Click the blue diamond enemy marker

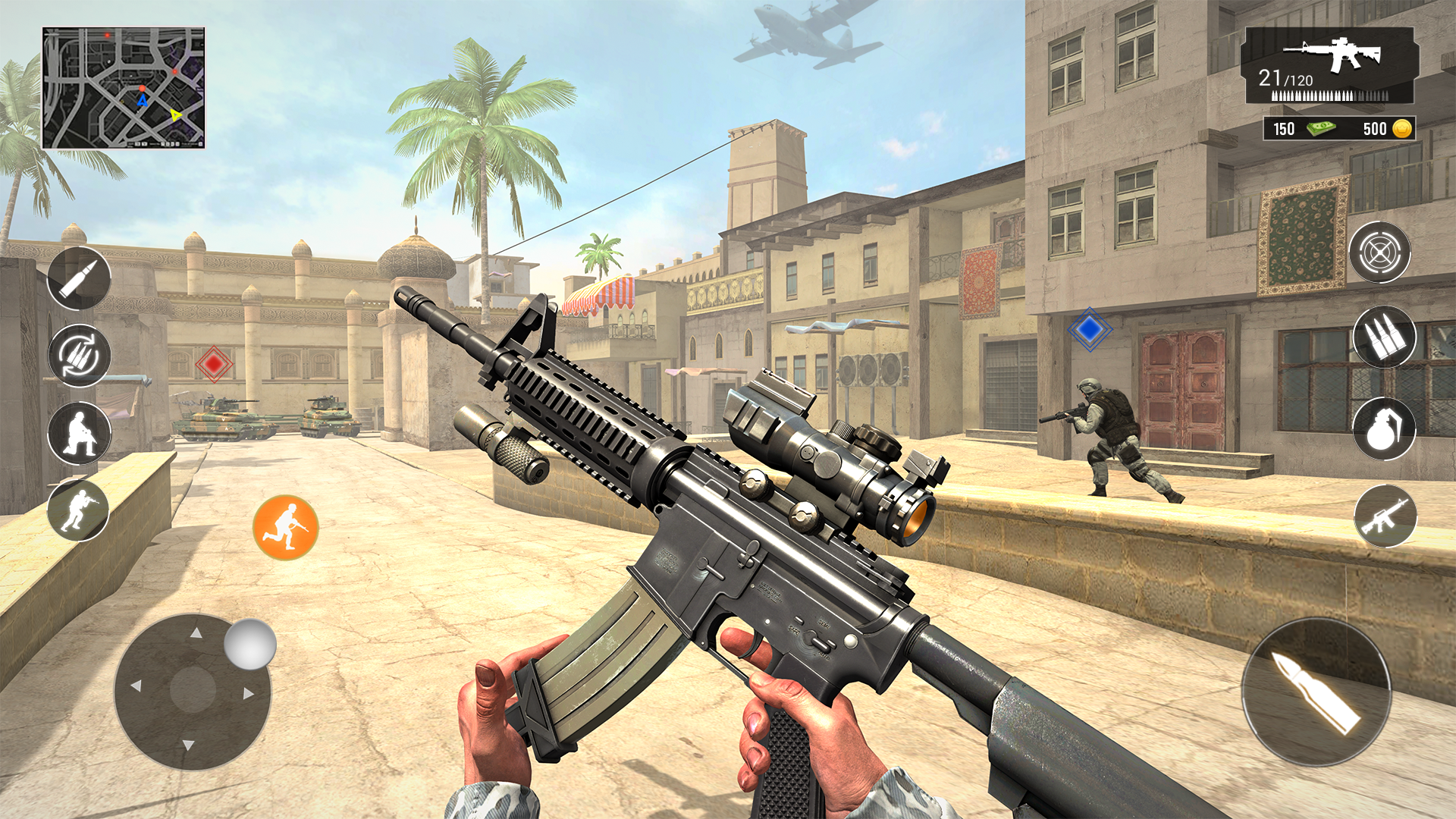(x=1090, y=328)
